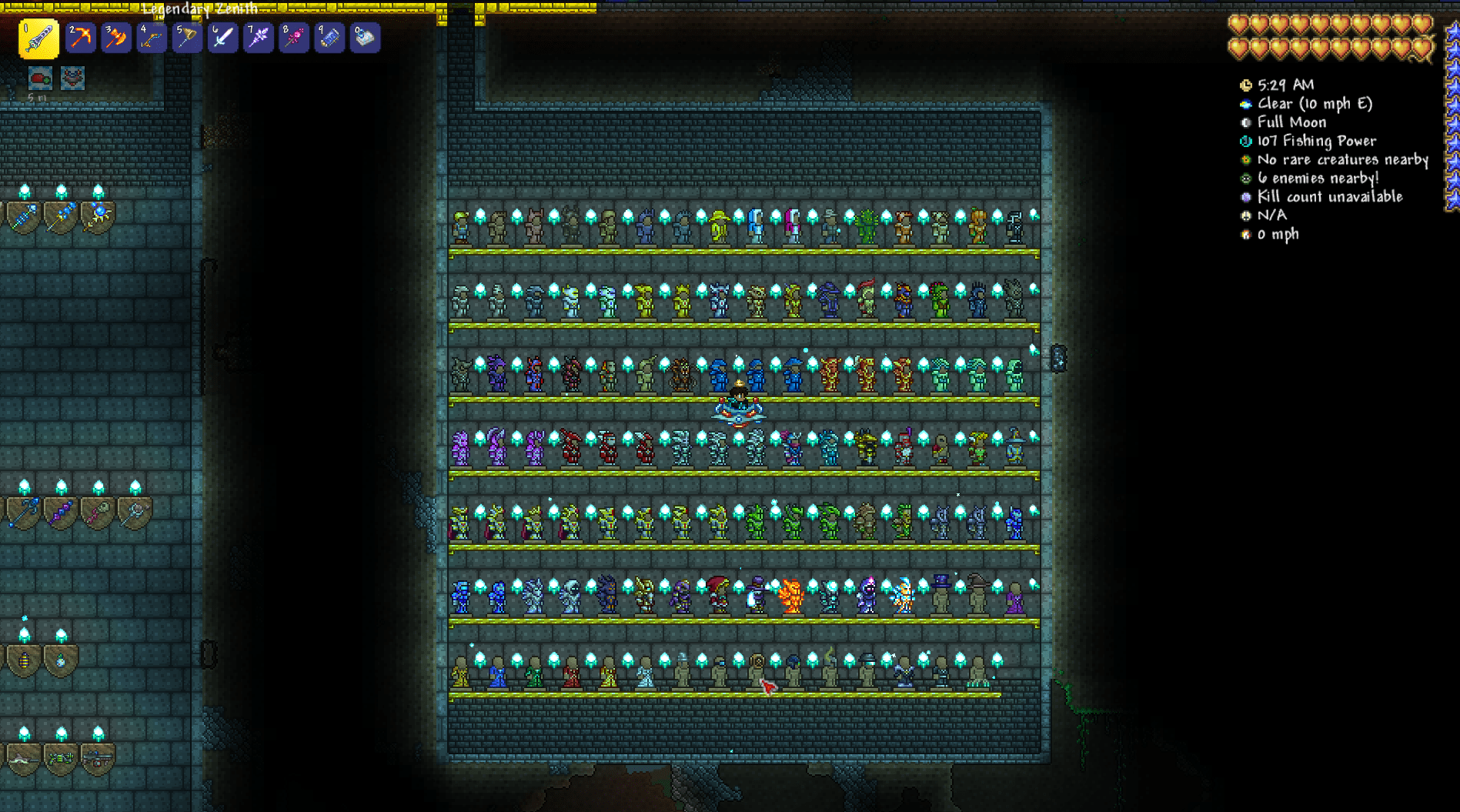Toggle the enemies nearby radar icon

1247,178
